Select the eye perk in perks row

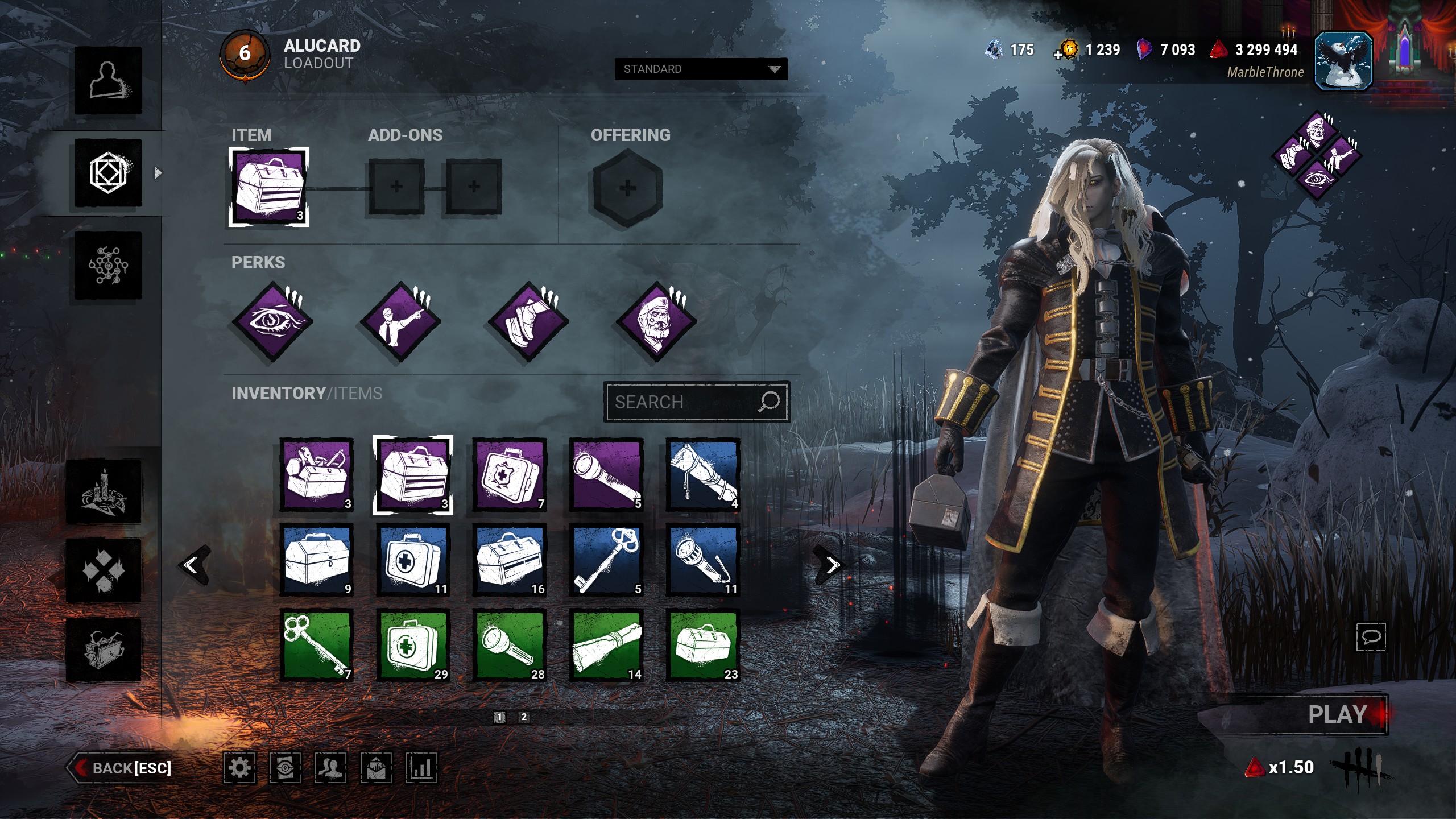coord(272,321)
